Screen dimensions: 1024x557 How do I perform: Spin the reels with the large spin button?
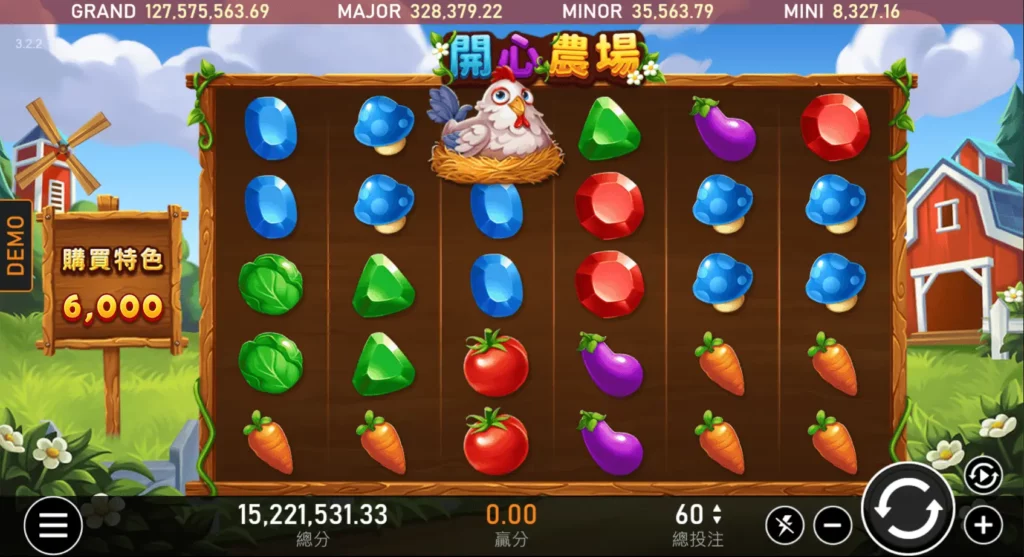coord(908,511)
